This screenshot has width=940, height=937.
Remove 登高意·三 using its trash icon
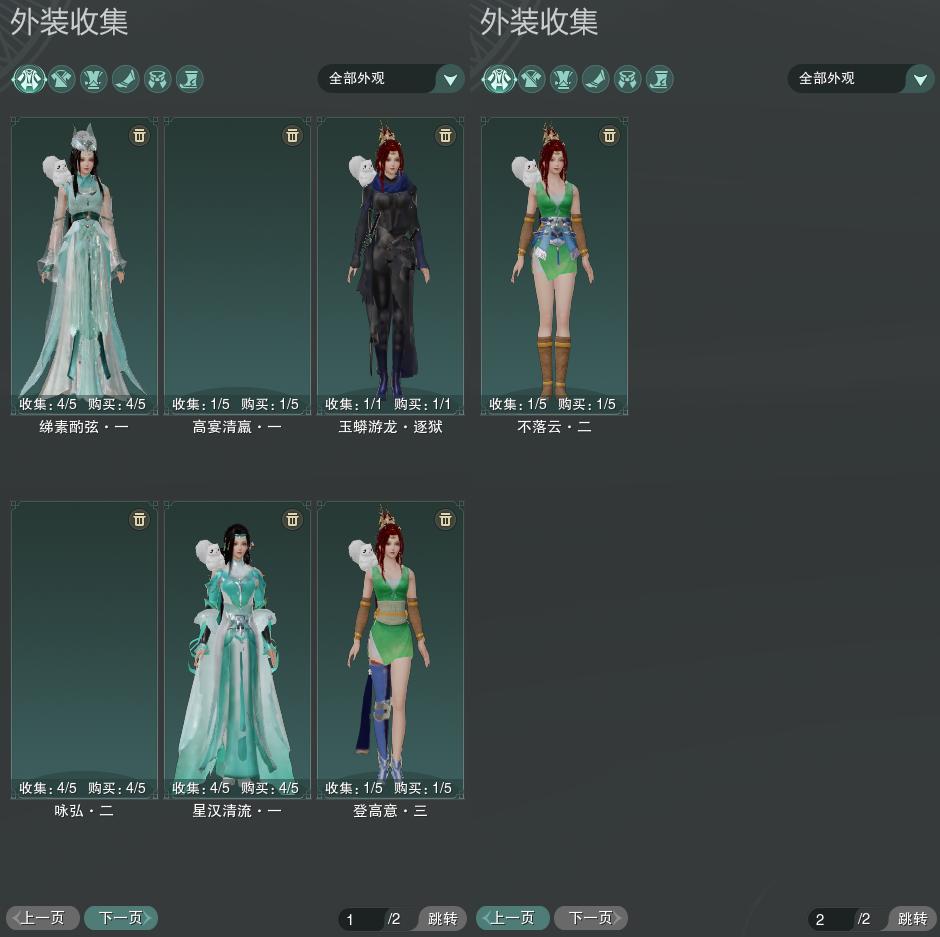click(x=445, y=519)
